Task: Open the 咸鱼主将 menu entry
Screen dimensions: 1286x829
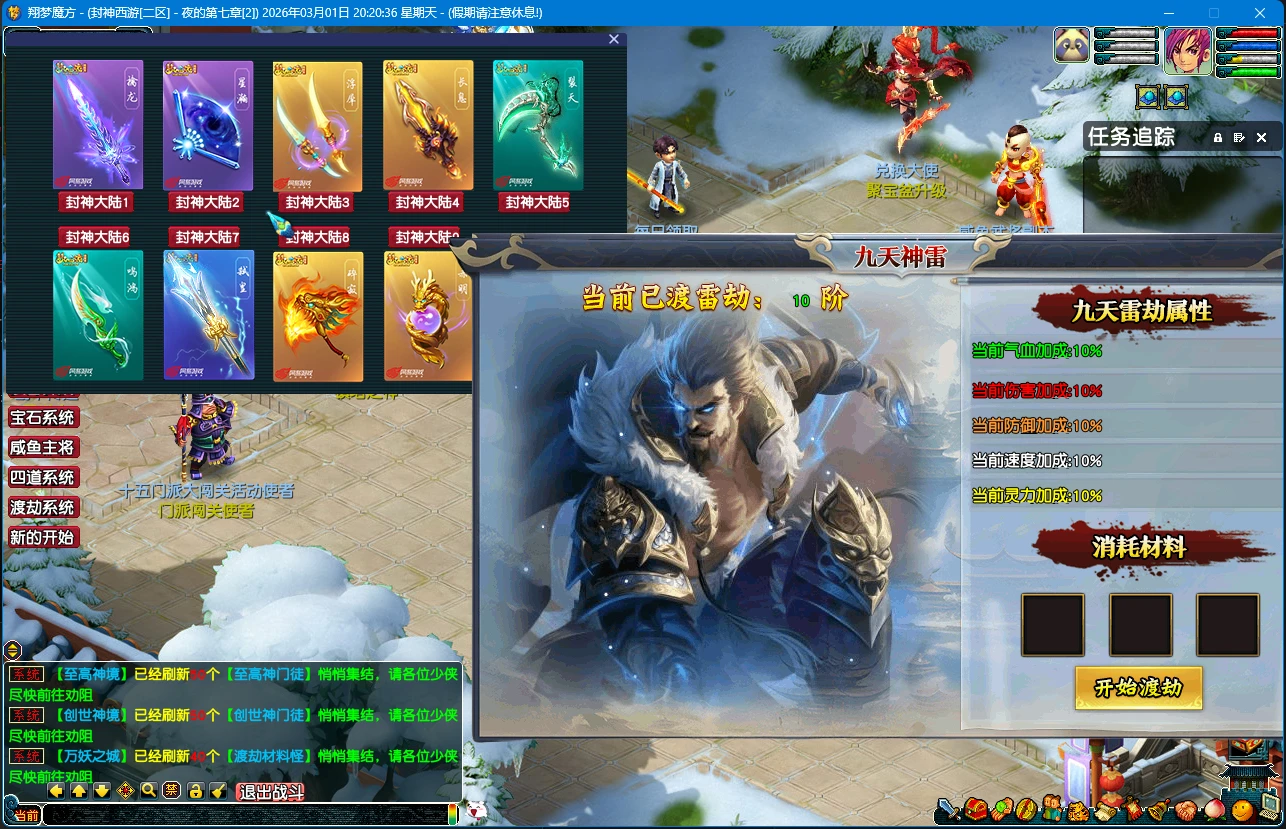Action: 42,448
